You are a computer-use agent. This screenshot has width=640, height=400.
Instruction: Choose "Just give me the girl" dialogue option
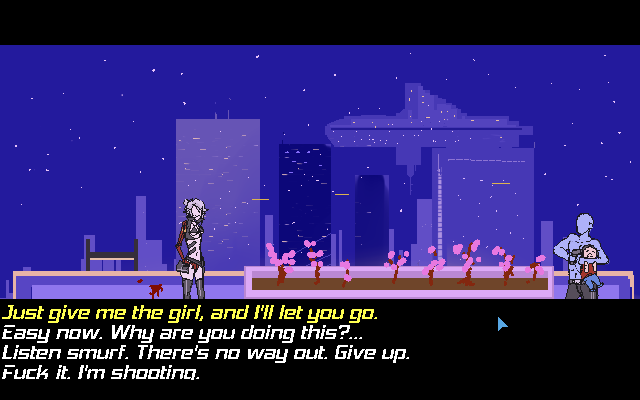[x=190, y=313]
